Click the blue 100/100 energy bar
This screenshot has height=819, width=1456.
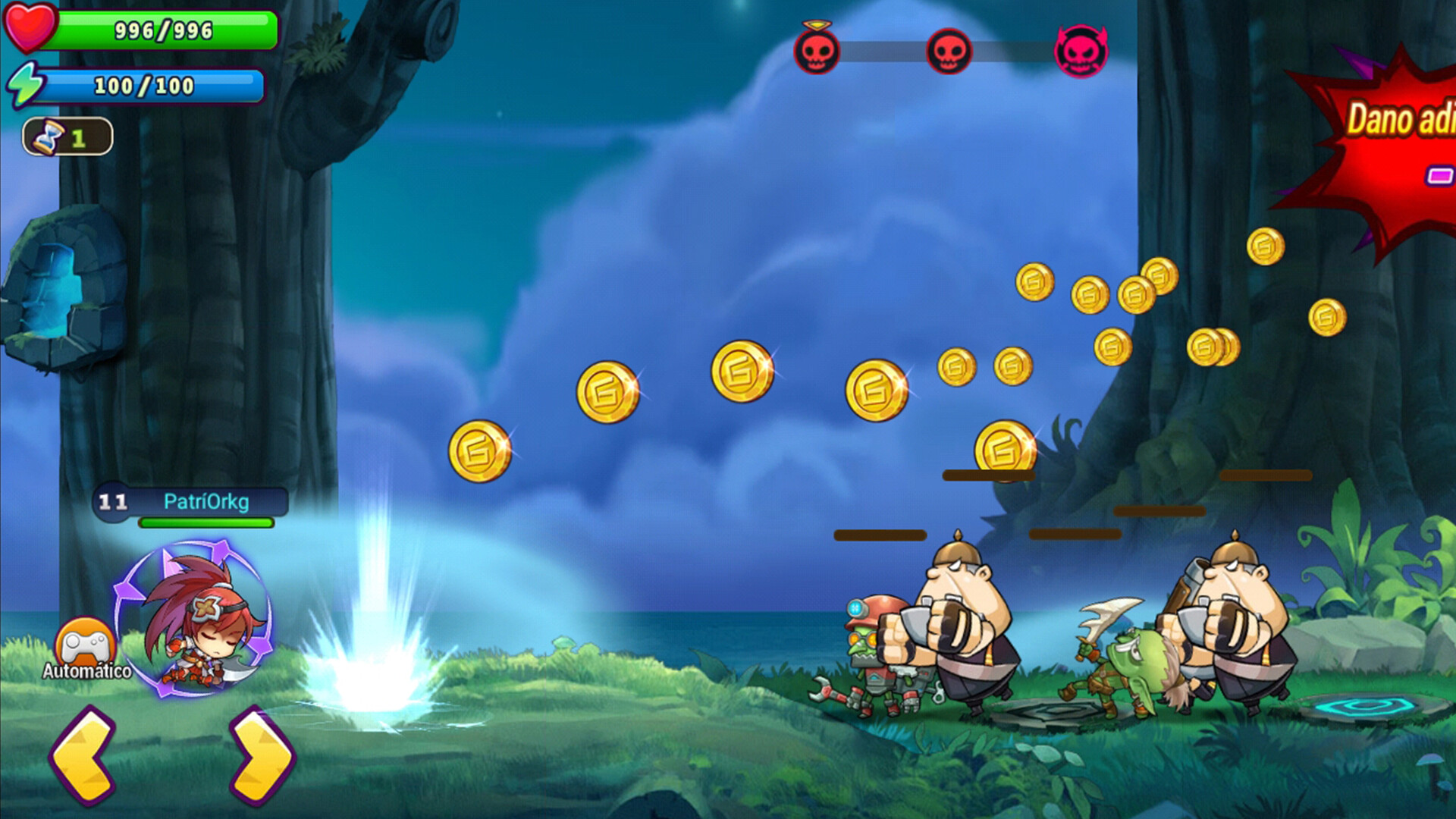pos(152,86)
